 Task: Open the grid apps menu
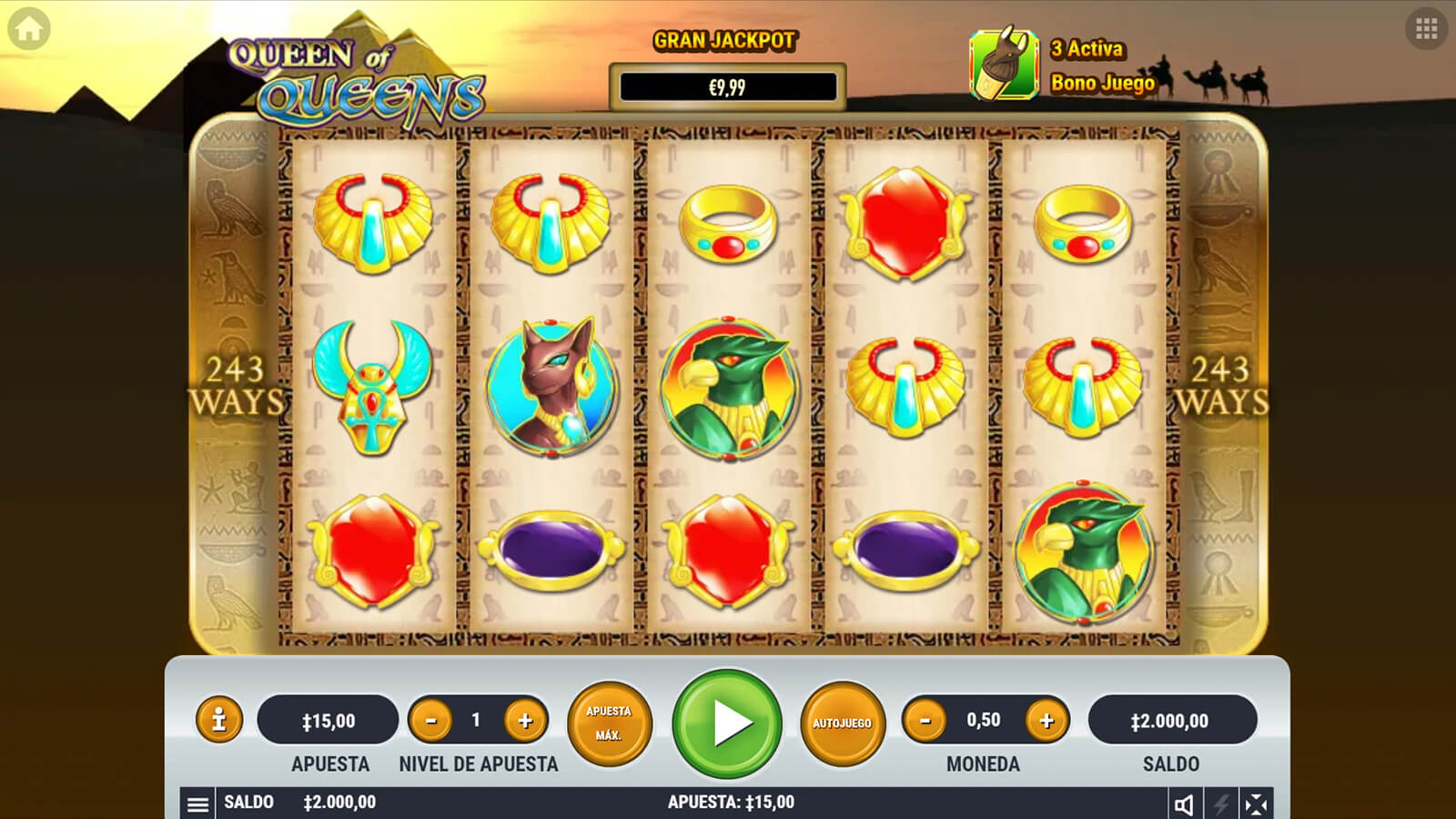[1426, 29]
